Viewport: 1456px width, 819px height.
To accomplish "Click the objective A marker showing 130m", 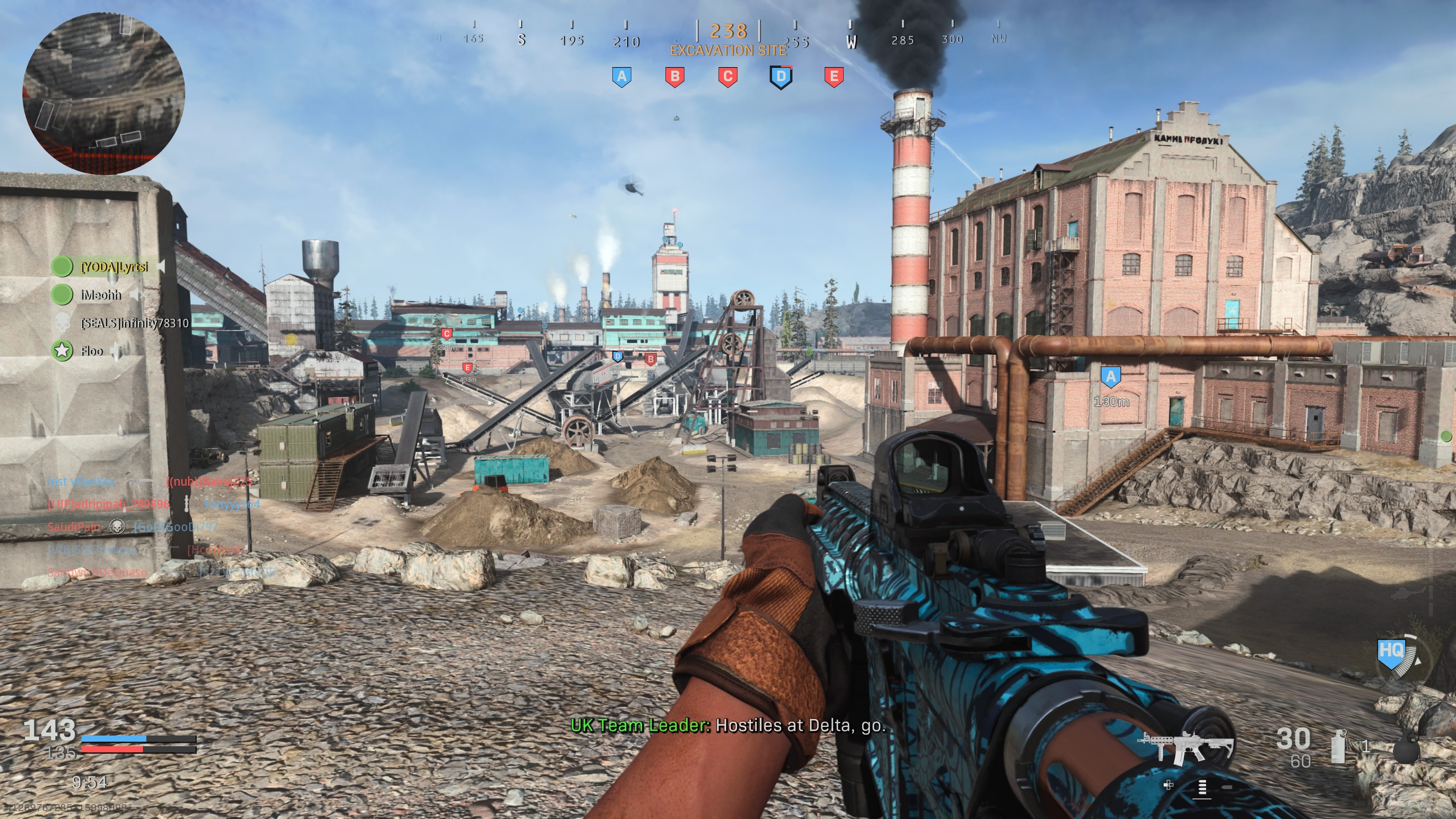I will (x=1111, y=377).
